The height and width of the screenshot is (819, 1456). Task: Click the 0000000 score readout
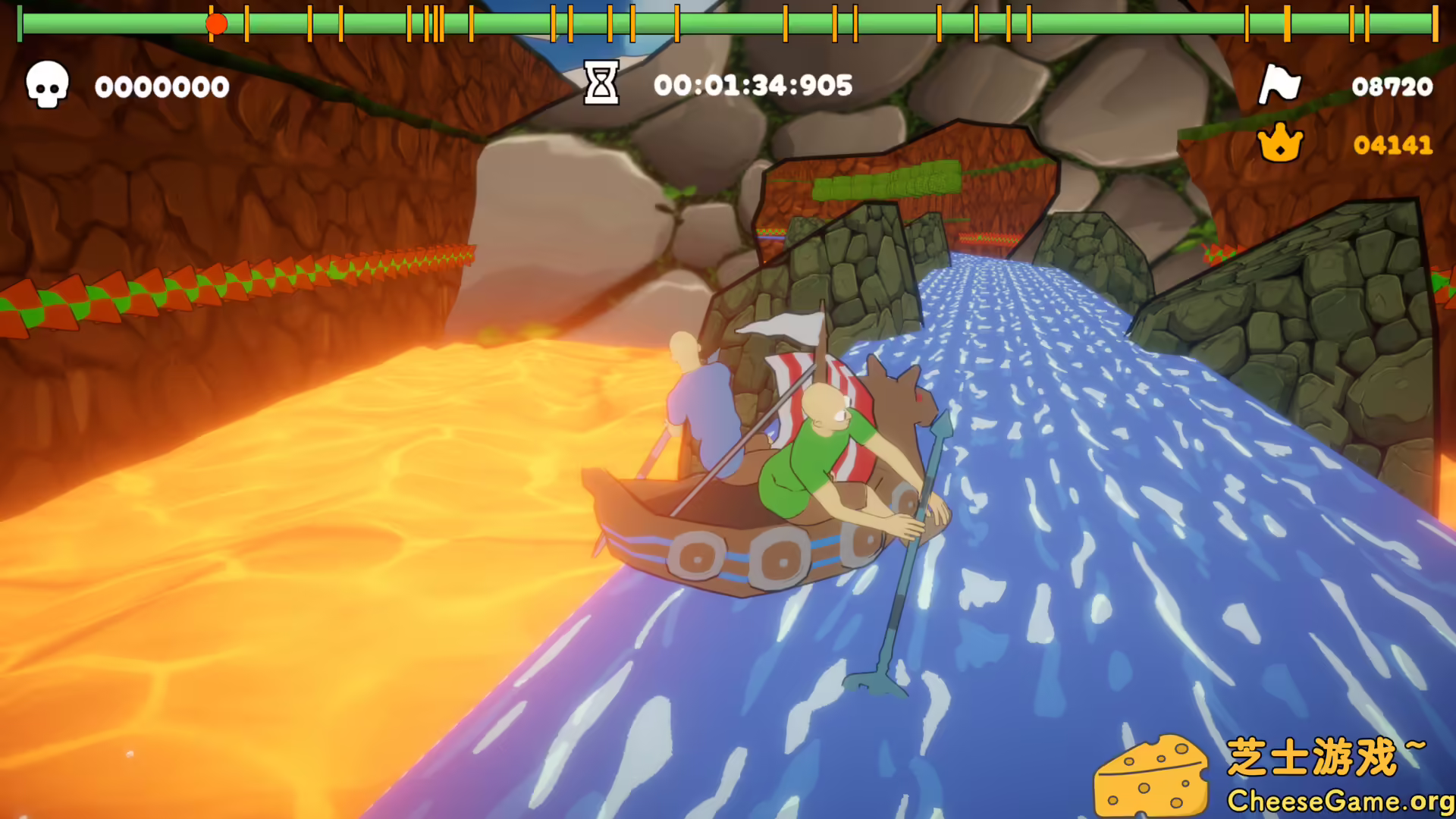coord(161,86)
